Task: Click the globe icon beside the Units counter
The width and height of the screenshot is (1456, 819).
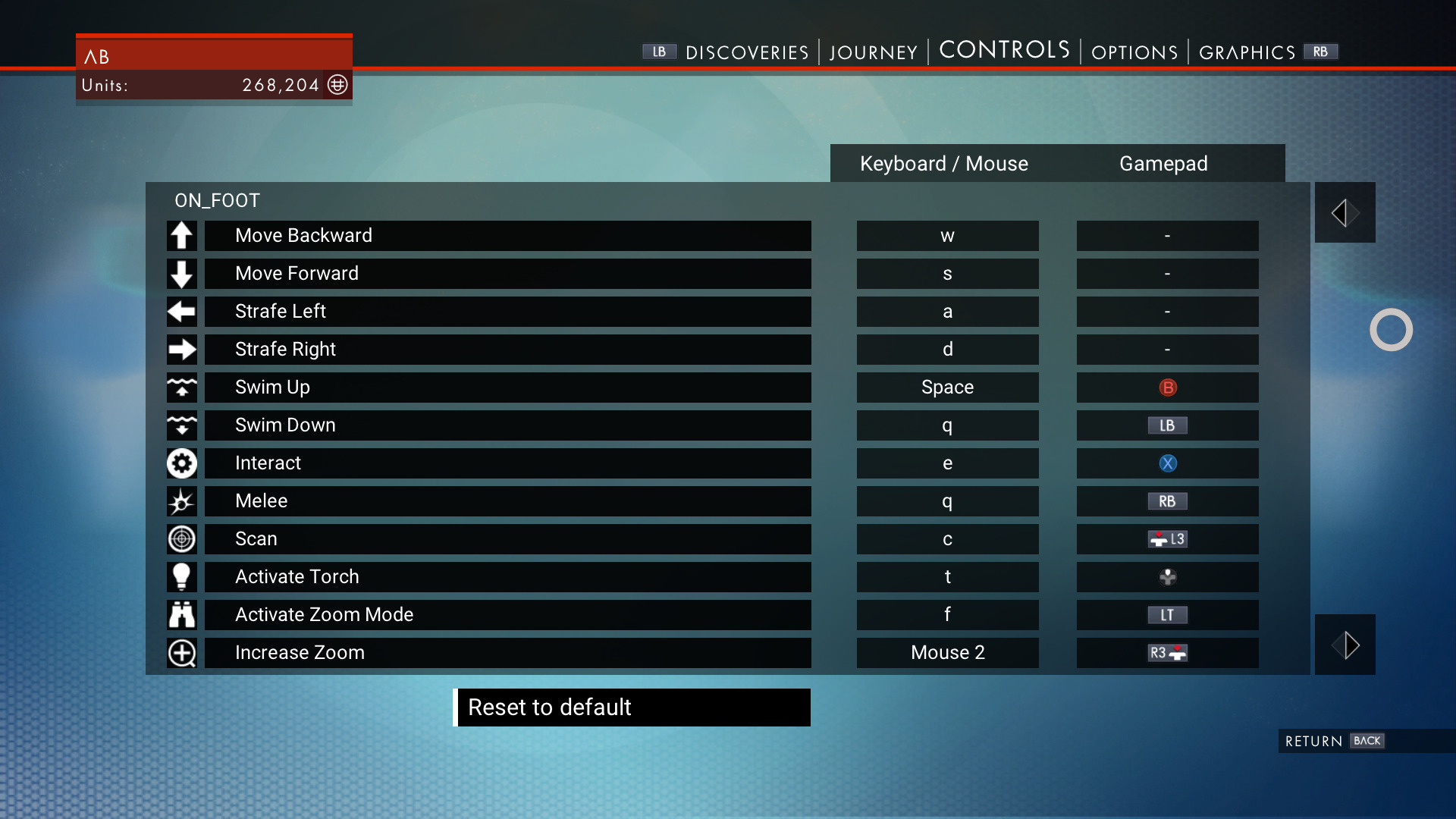Action: (337, 85)
